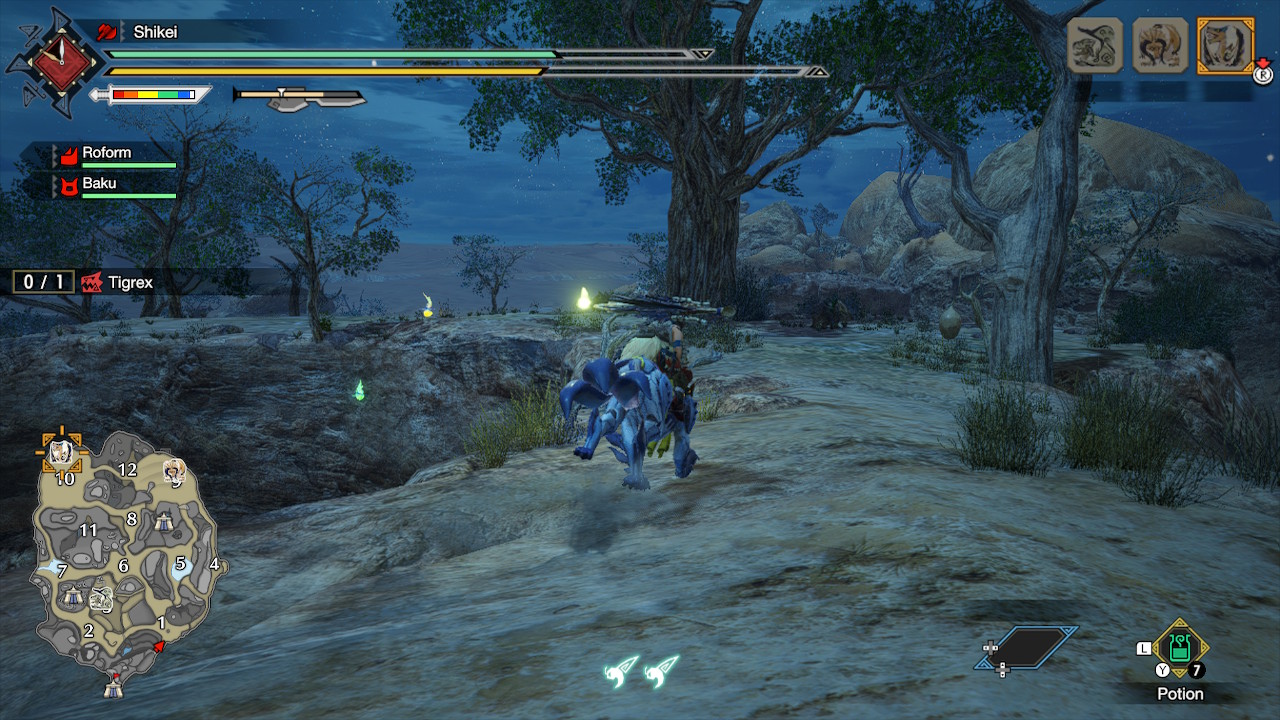Select buddy Baku in the party list
Screen dimensions: 1280x720
[99, 184]
